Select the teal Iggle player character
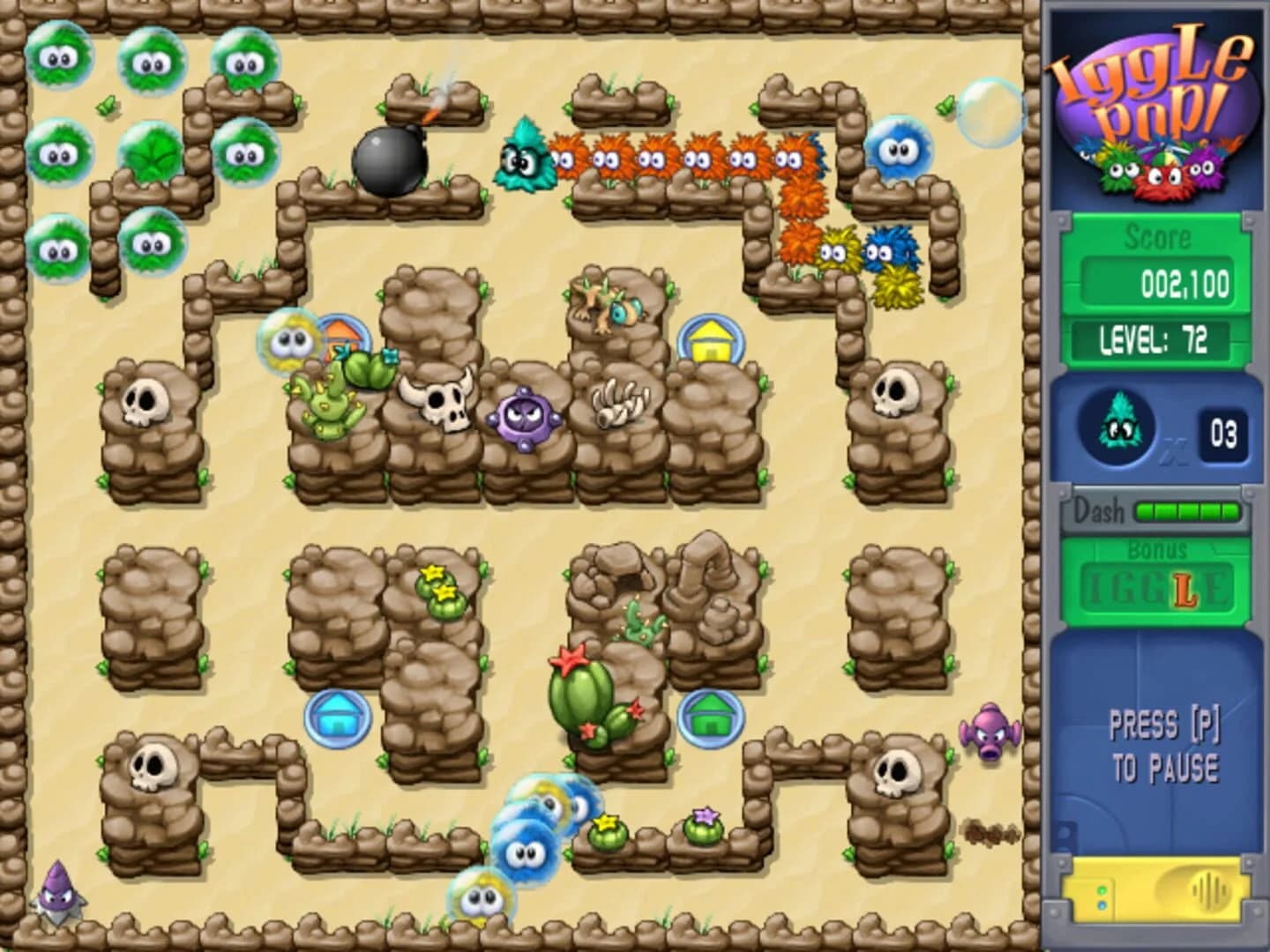 (x=524, y=159)
